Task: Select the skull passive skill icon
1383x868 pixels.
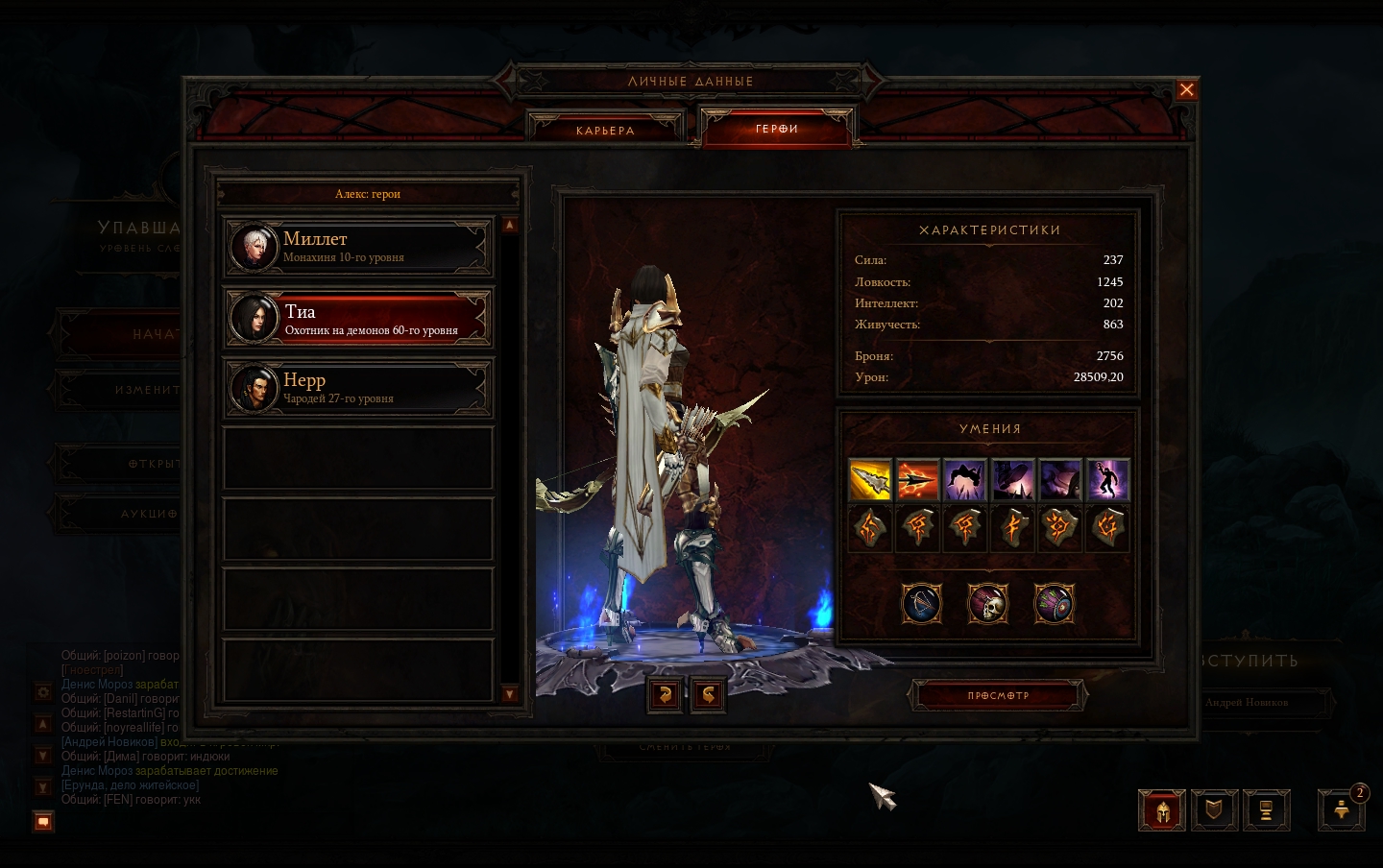Action: coord(987,604)
